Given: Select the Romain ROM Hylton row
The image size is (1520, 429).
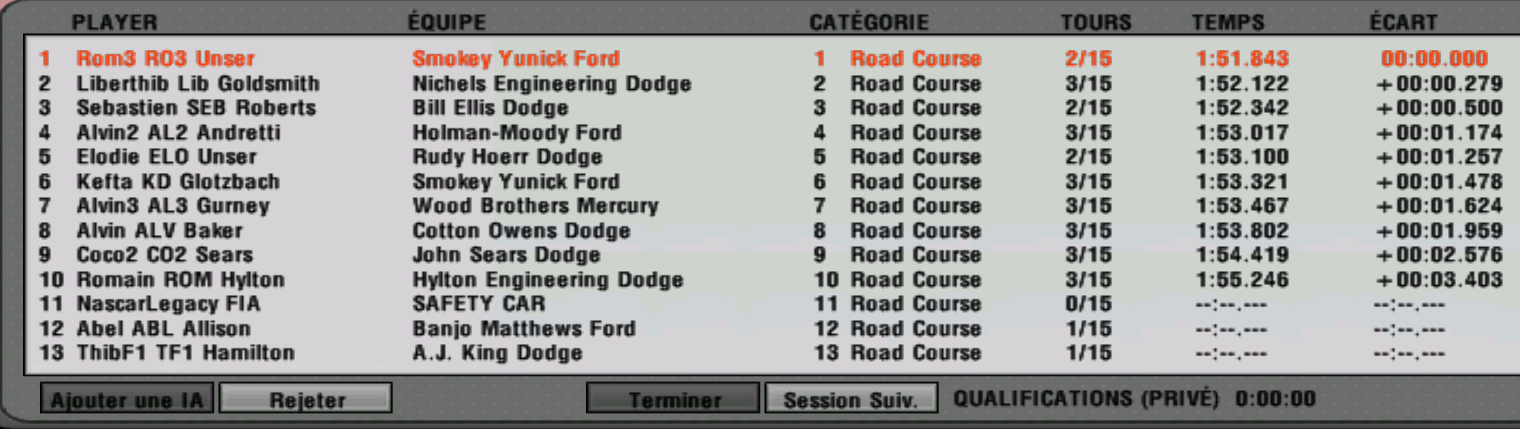Looking at the screenshot, I should click(x=180, y=280).
